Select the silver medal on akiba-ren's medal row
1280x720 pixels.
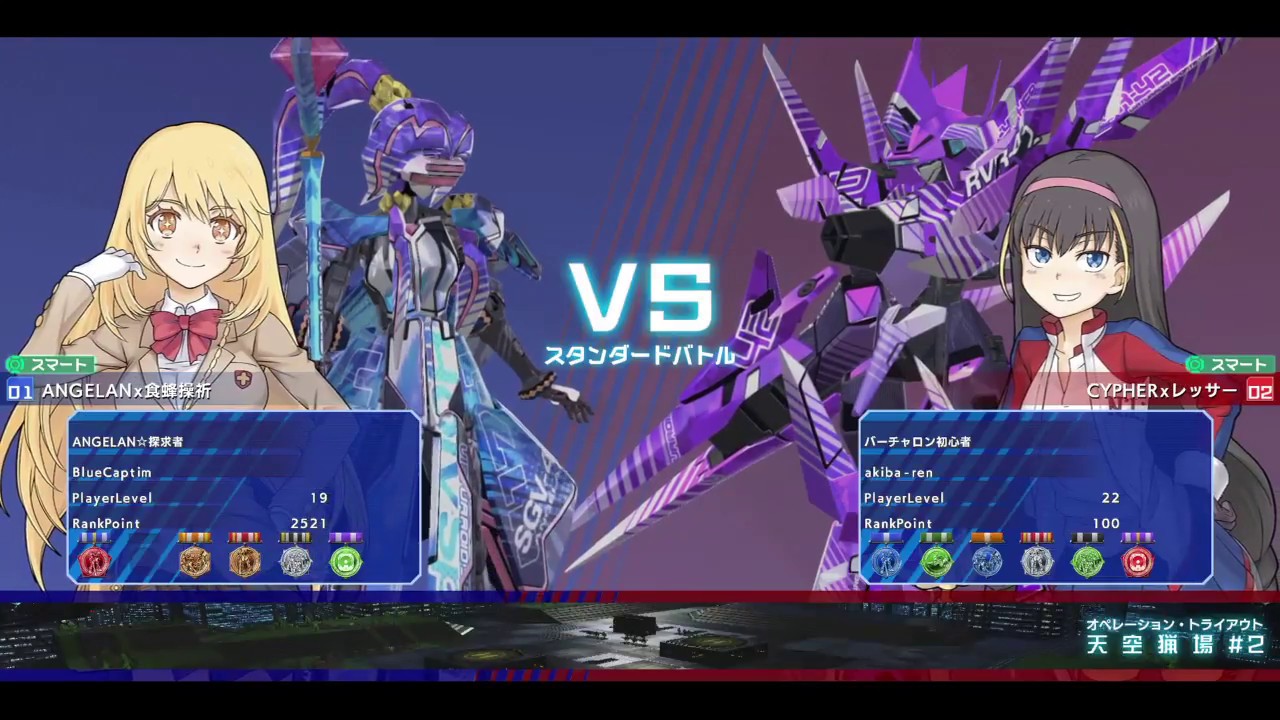click(x=1038, y=561)
